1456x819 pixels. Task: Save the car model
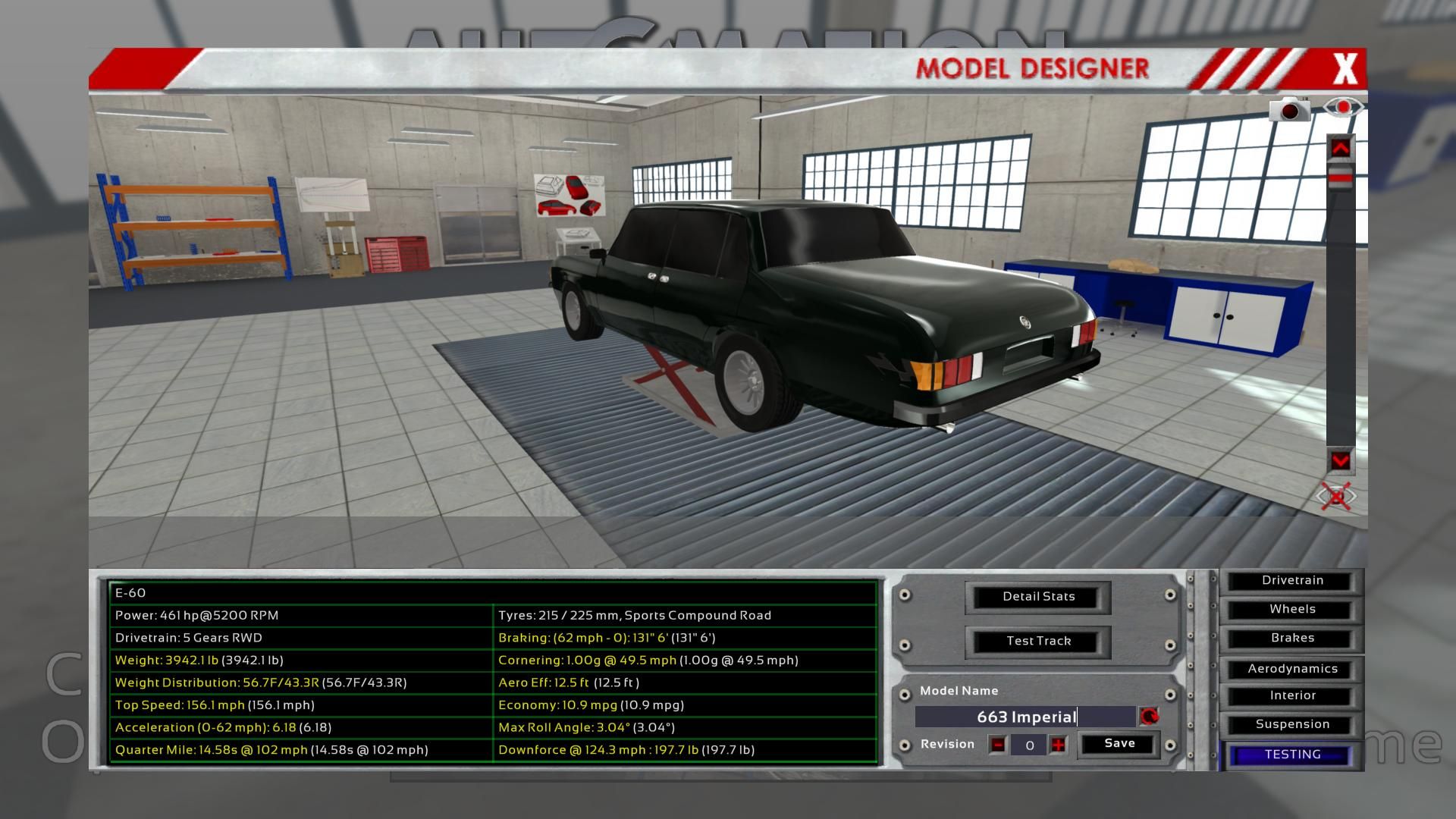pyautogui.click(x=1119, y=744)
